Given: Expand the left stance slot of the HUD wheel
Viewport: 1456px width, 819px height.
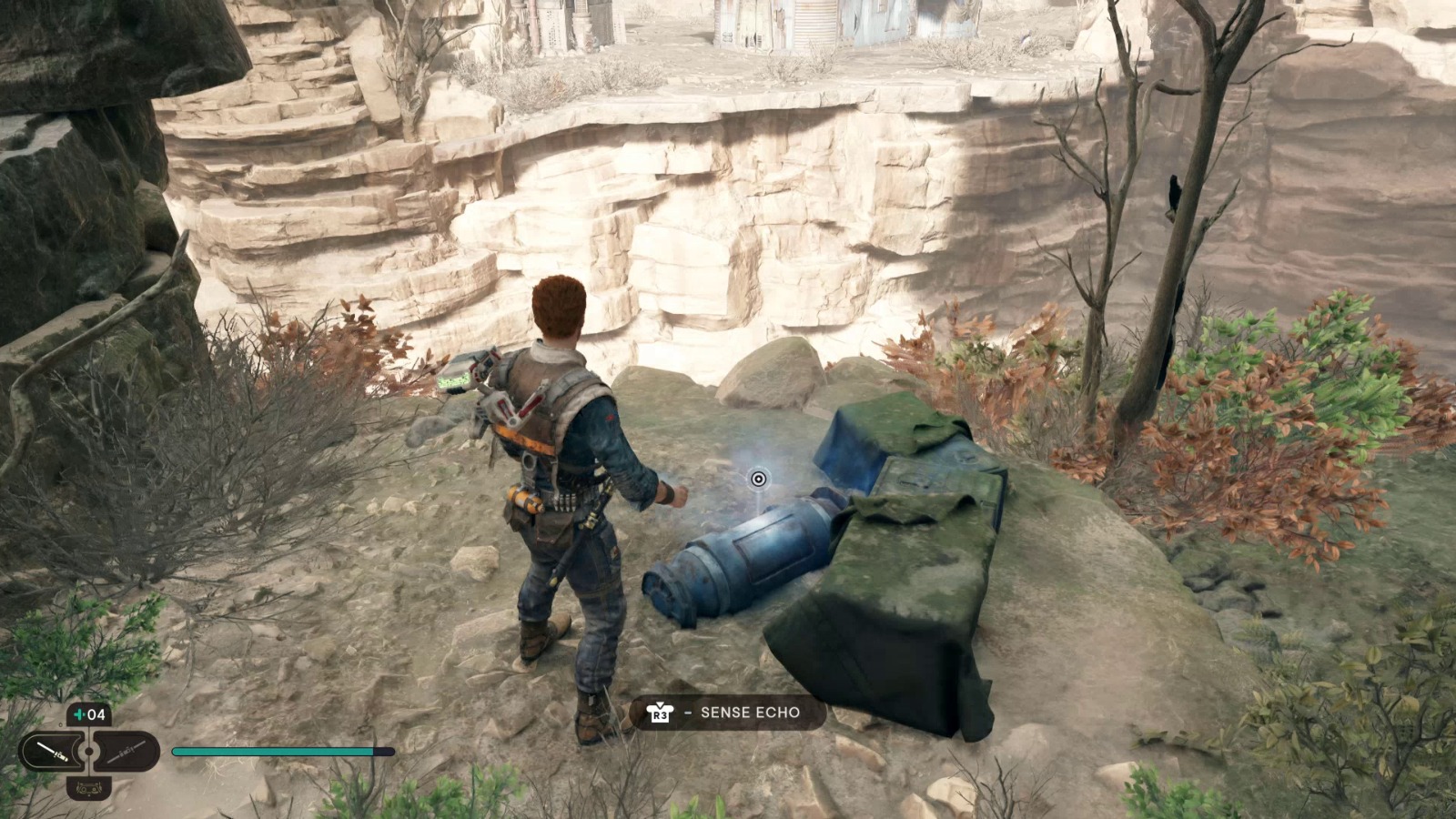Looking at the screenshot, I should pyautogui.click(x=53, y=750).
